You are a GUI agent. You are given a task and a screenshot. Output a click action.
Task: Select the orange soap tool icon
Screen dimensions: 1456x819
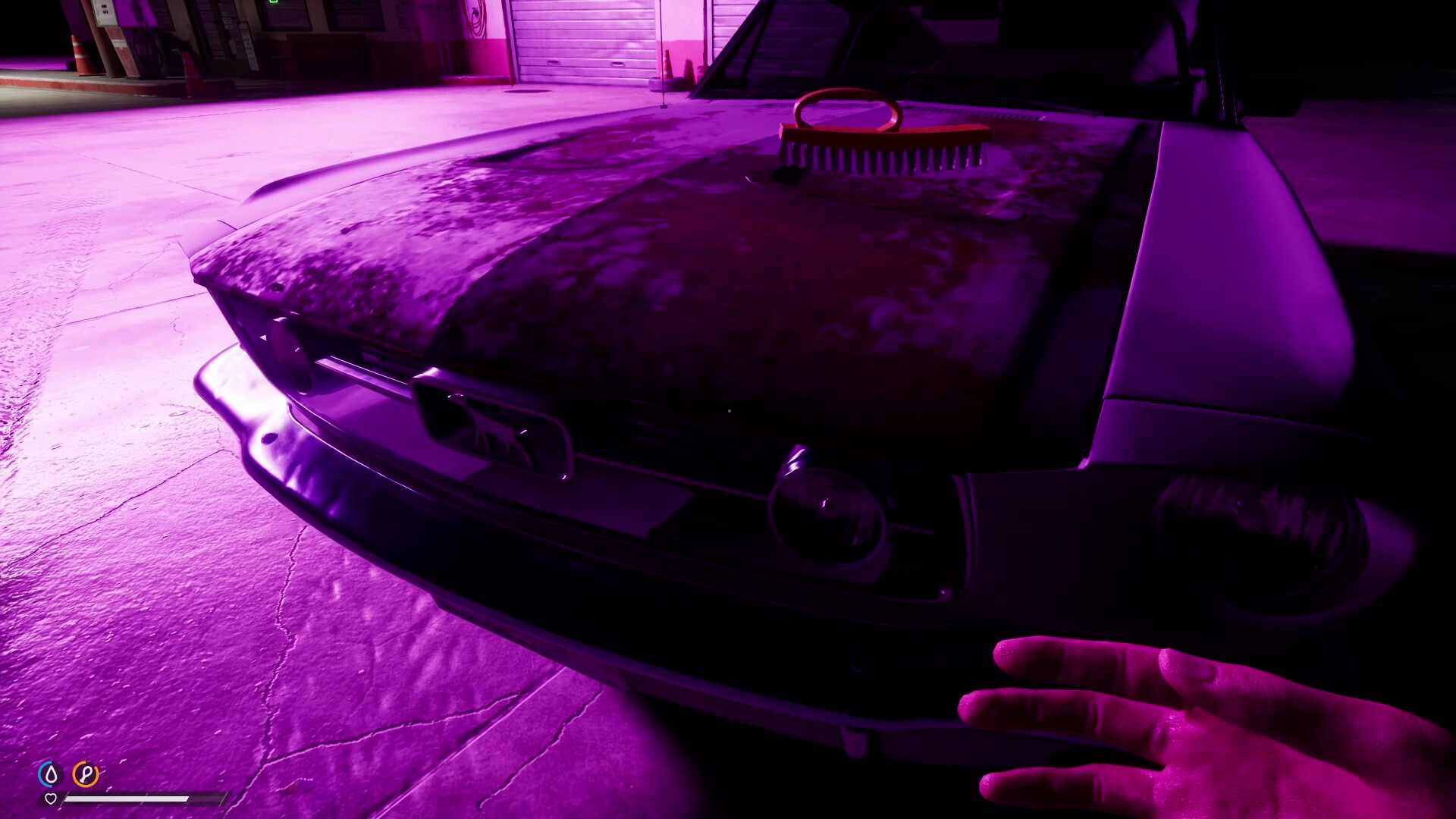coord(86,773)
